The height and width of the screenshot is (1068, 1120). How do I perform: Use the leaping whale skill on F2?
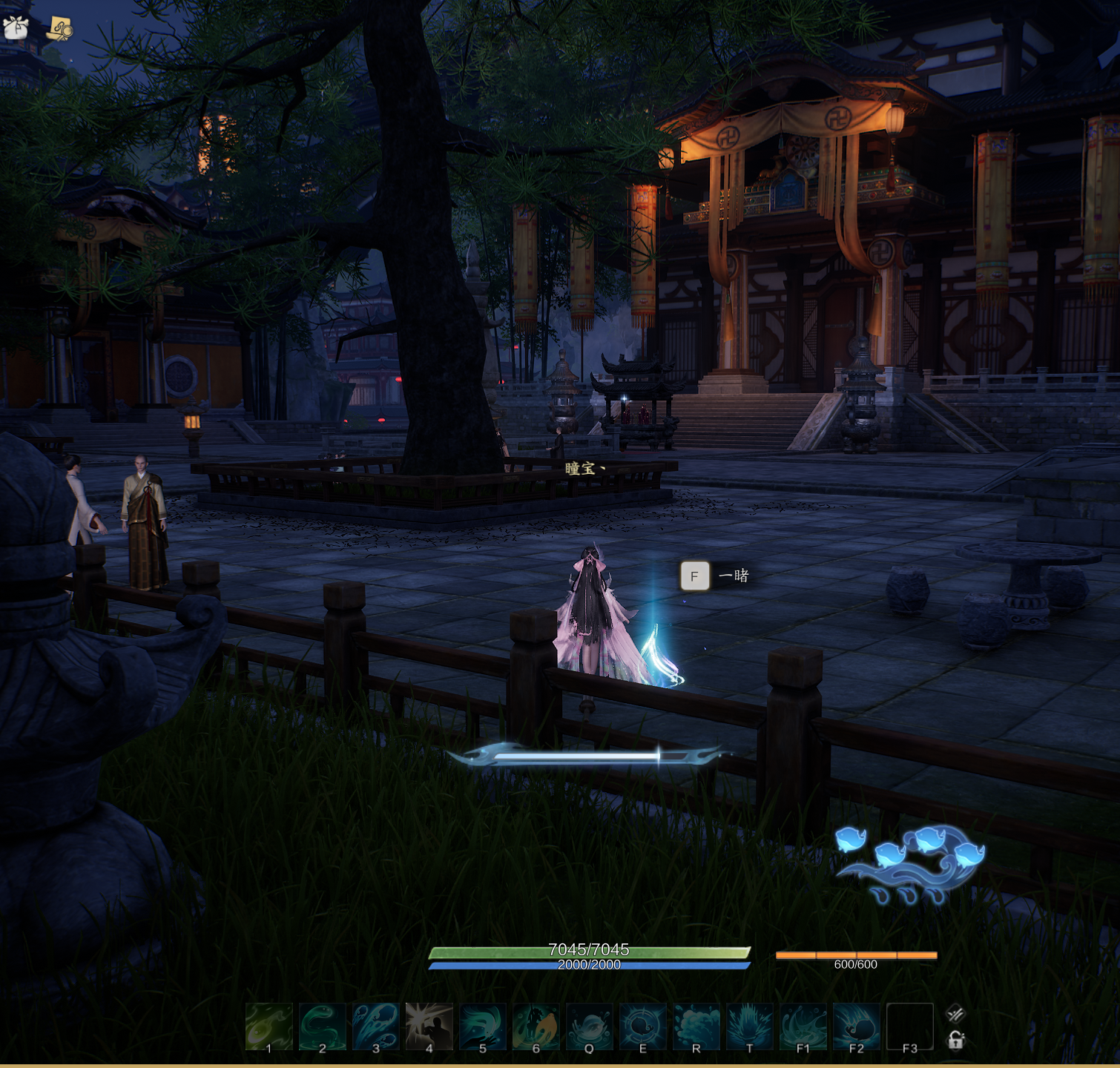[x=857, y=1026]
